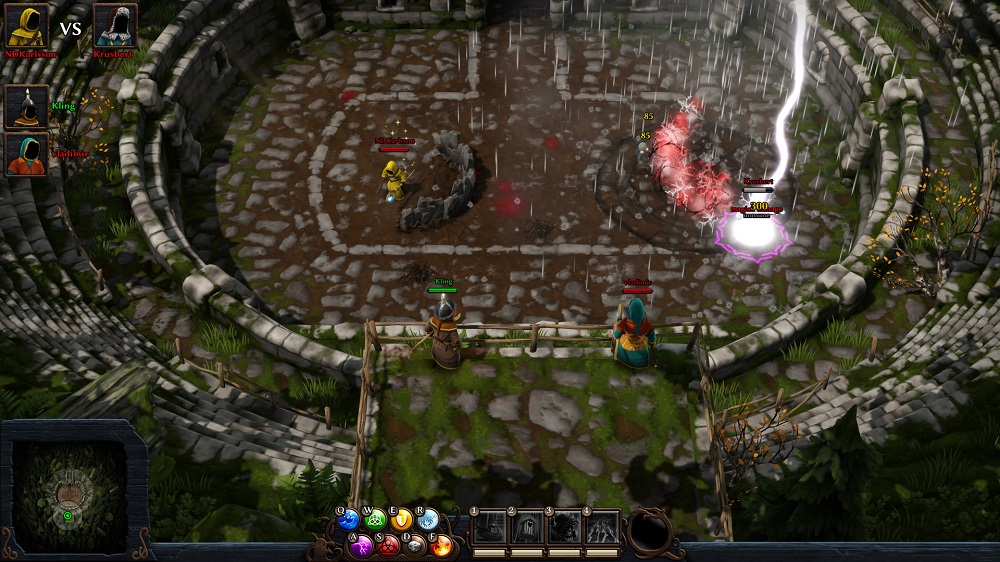Click the empty dragon-framed orb beside magick slots
The image size is (1000, 562).
(x=650, y=531)
